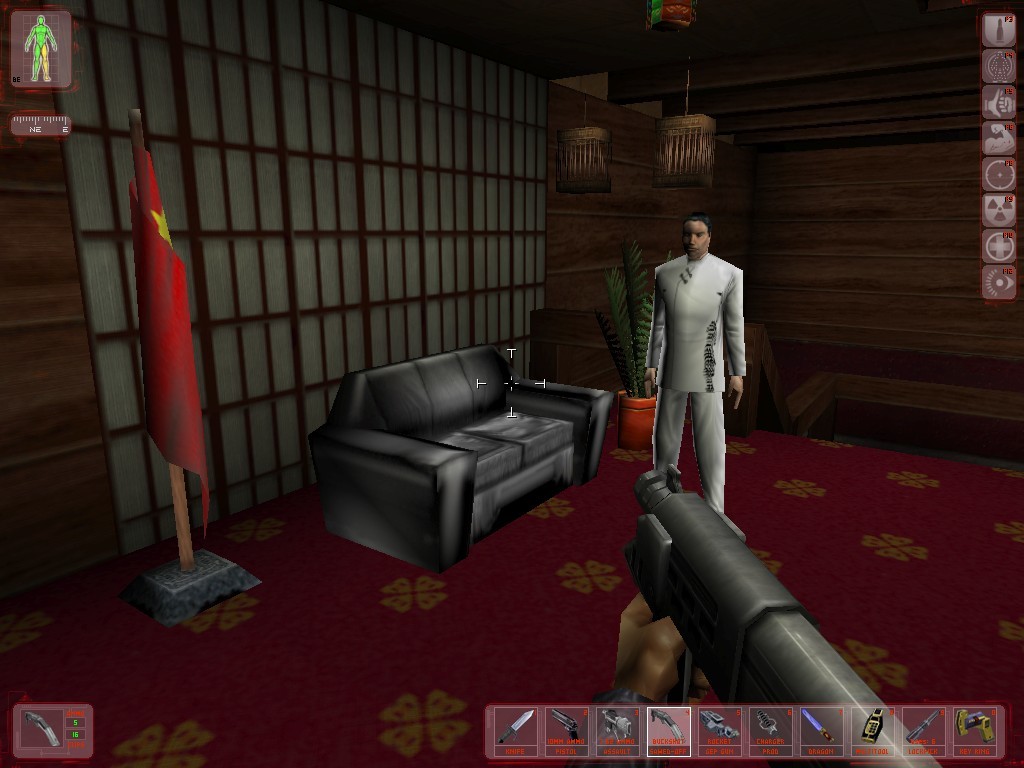Toggle the radiation symbol augmentation
1024x768 pixels.
[x=998, y=210]
